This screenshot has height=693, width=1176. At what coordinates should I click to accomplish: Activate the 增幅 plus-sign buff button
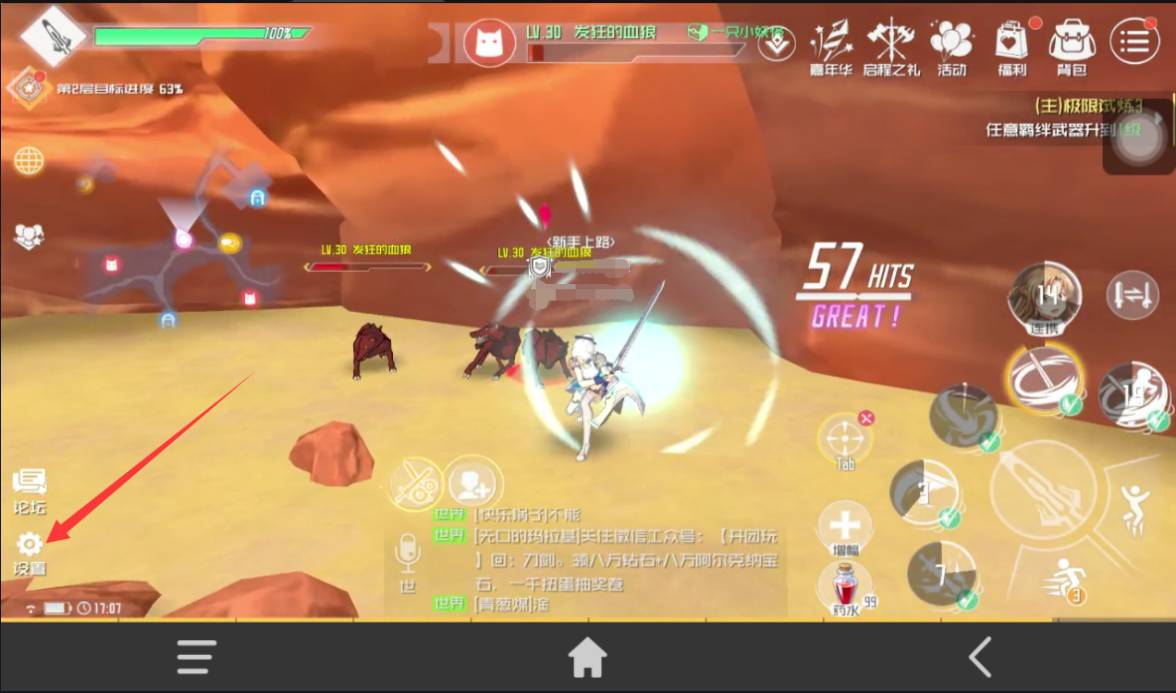pyautogui.click(x=845, y=525)
